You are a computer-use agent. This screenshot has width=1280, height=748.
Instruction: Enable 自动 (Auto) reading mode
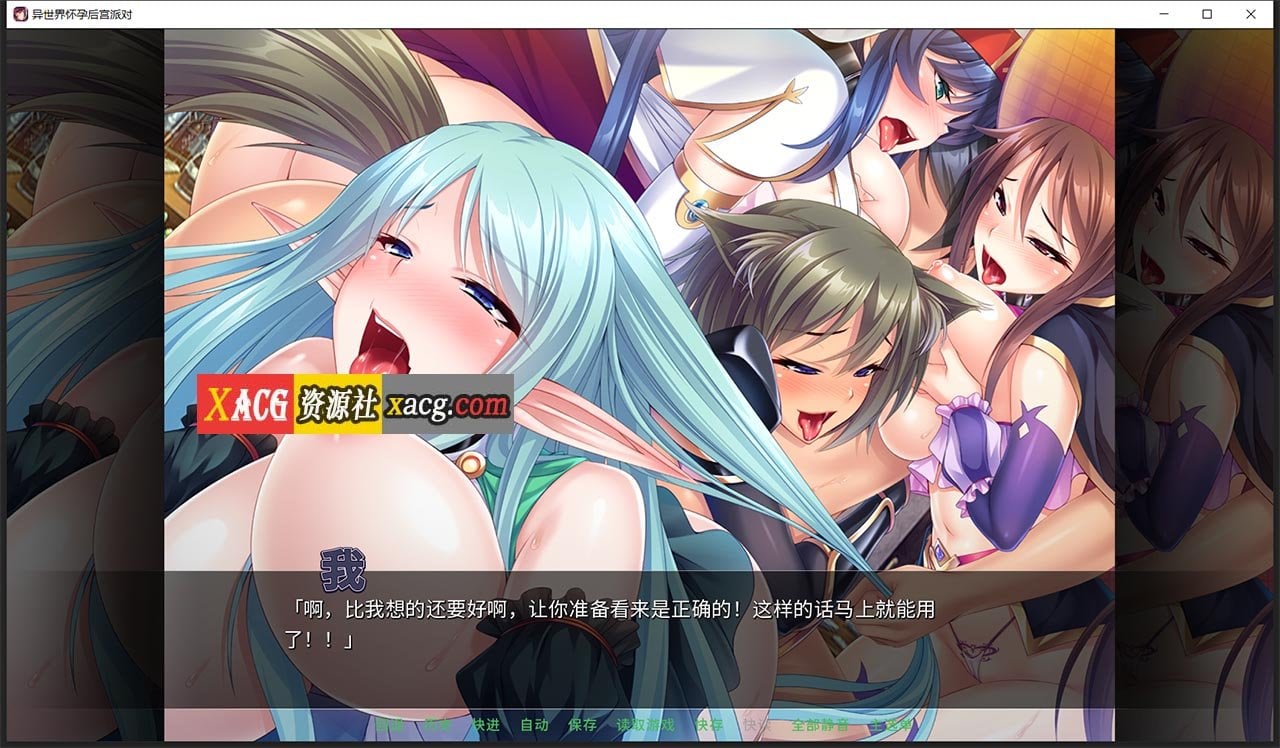[534, 724]
